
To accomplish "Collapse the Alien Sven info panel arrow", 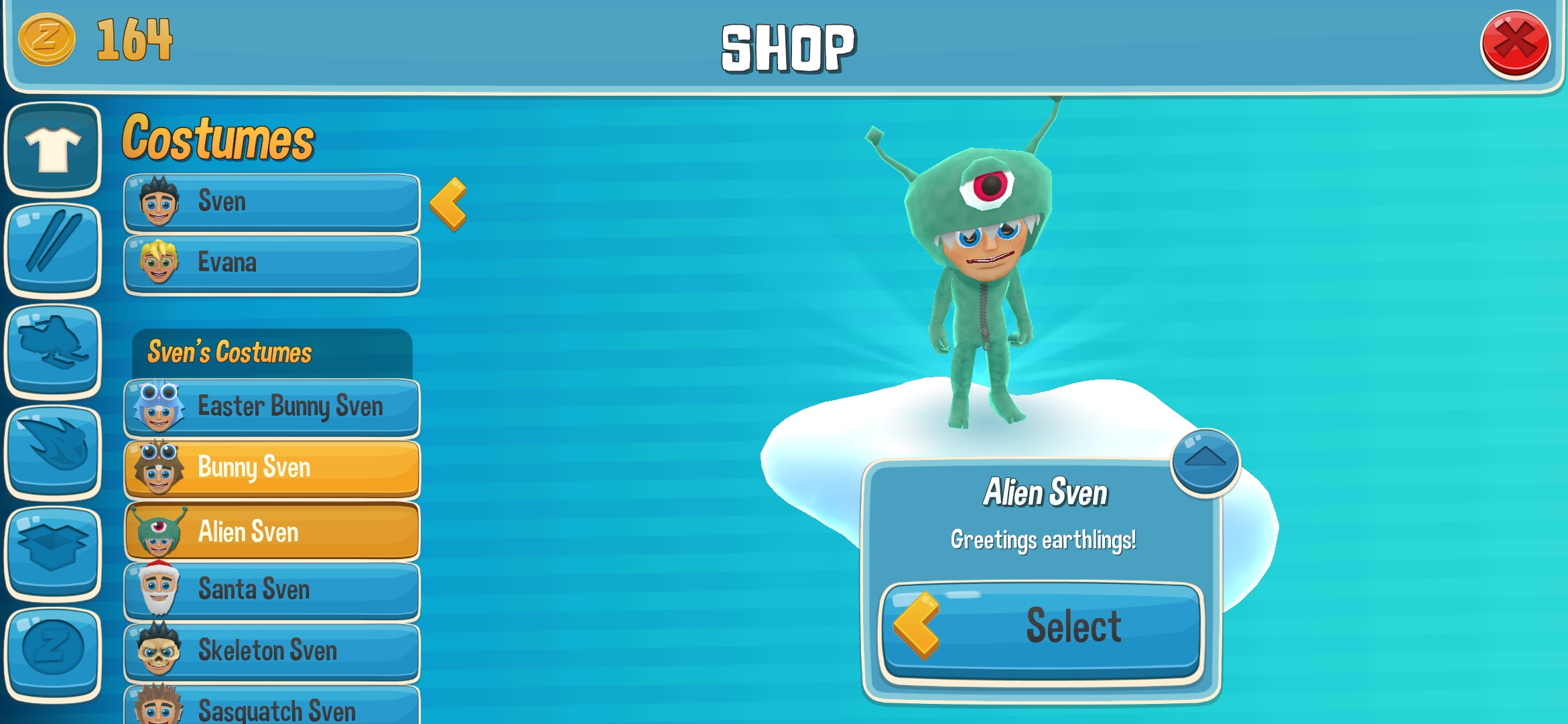I will click(1205, 461).
